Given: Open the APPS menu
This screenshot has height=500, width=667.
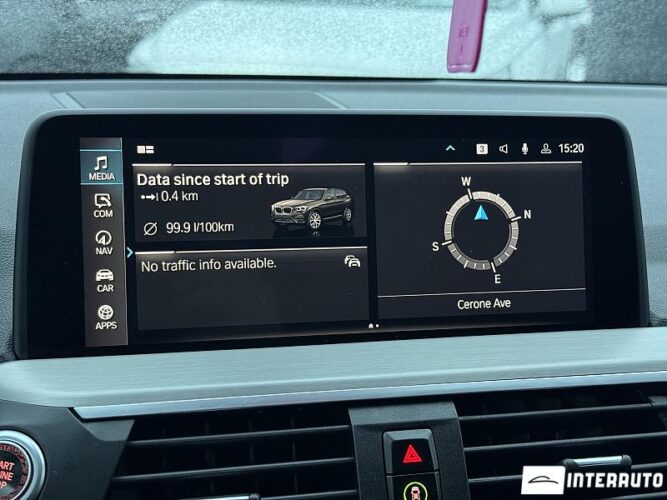Looking at the screenshot, I should pos(105,317).
